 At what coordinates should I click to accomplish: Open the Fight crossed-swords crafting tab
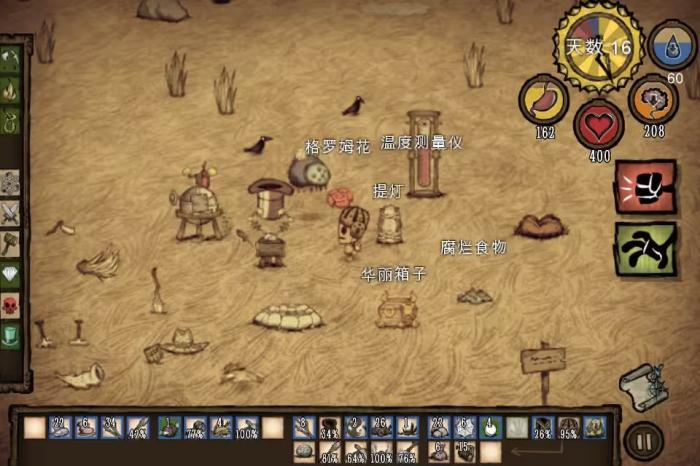tap(11, 213)
